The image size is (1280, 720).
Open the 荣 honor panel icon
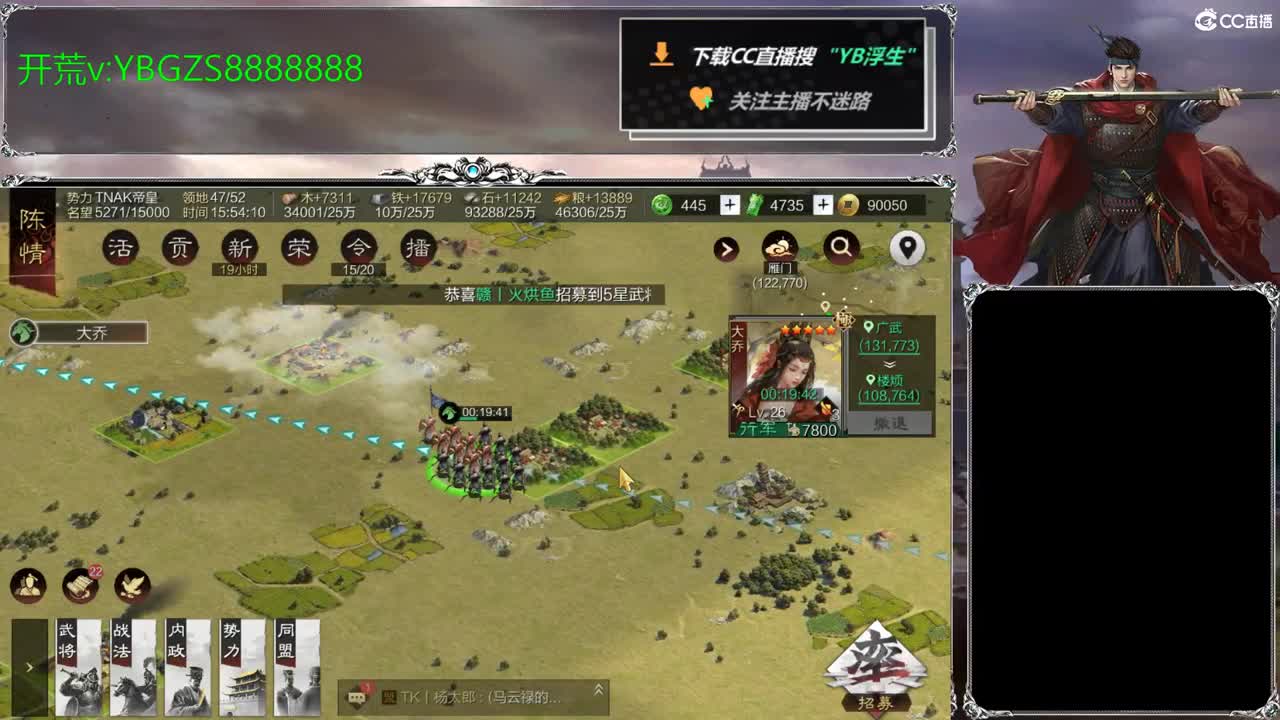[x=297, y=247]
